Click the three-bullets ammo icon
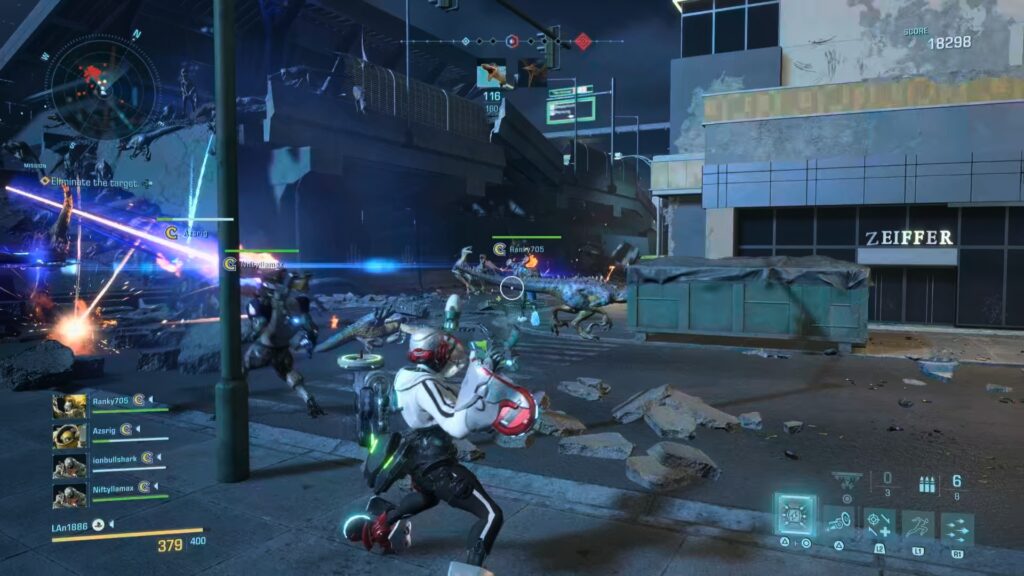 point(927,482)
